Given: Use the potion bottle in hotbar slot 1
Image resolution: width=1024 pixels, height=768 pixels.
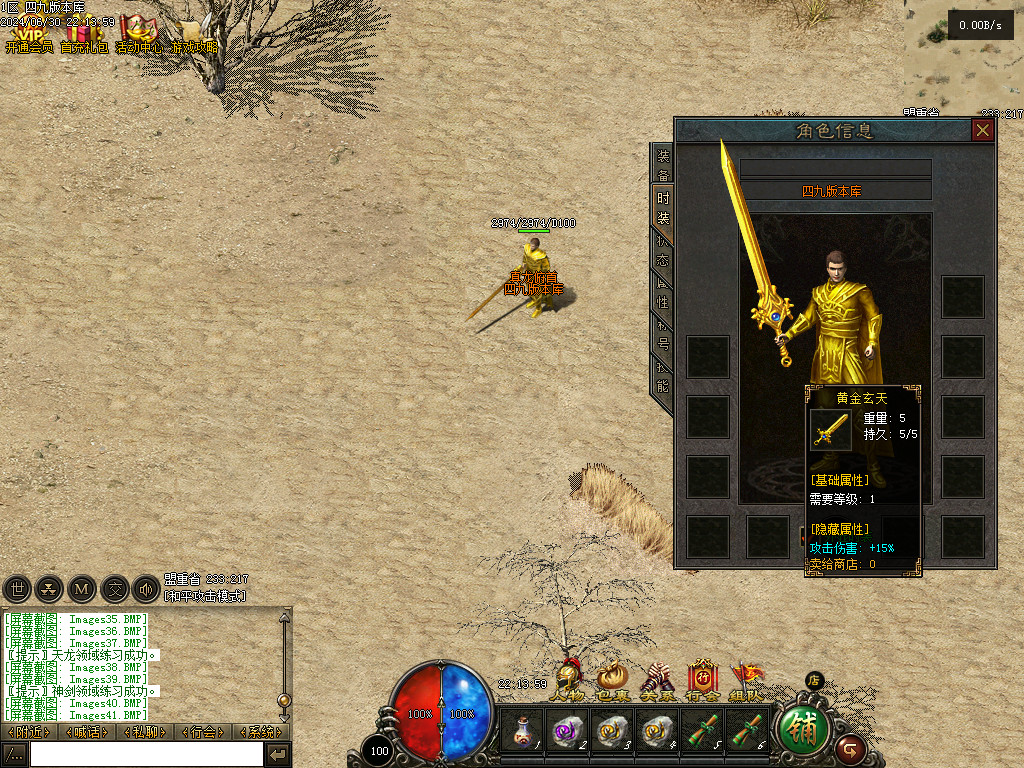Looking at the screenshot, I should coord(522,731).
